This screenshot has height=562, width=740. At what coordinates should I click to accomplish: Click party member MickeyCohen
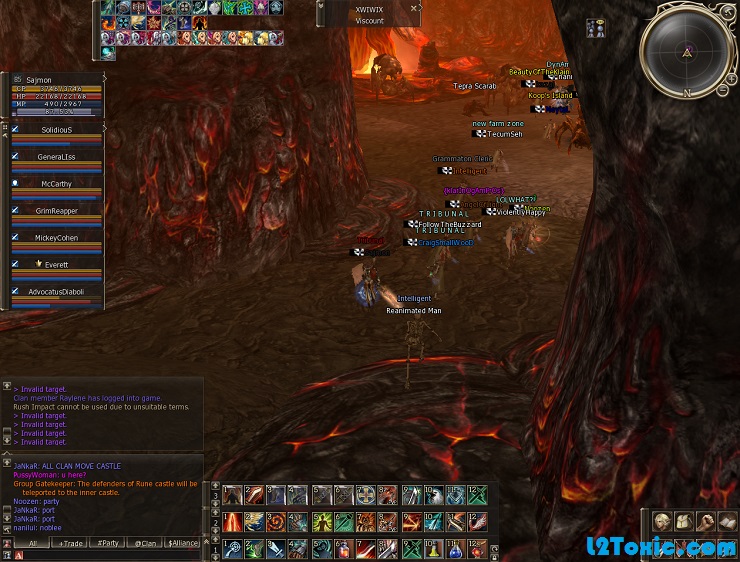[x=57, y=238]
